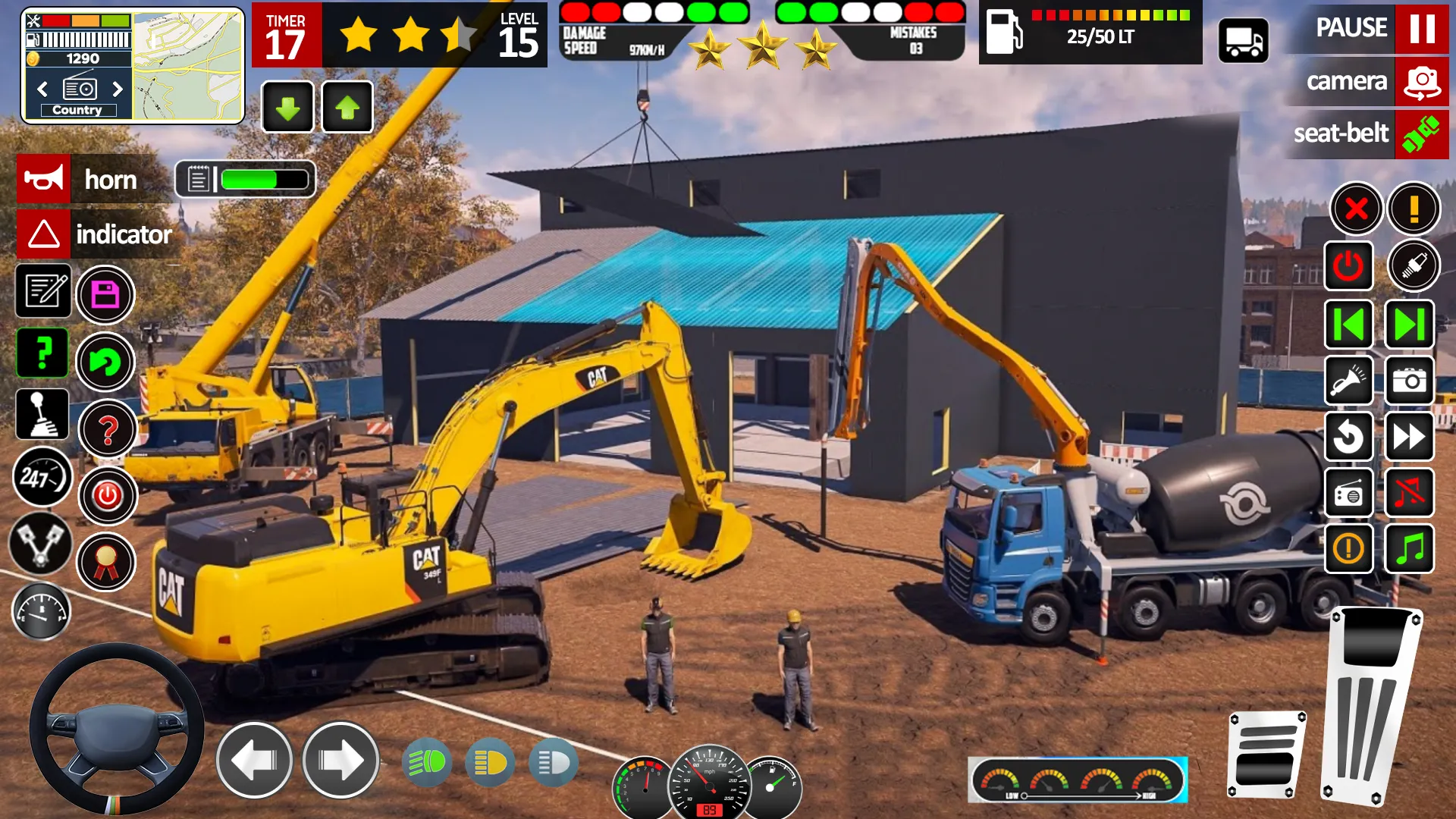Open the gear shifter control

(x=42, y=415)
